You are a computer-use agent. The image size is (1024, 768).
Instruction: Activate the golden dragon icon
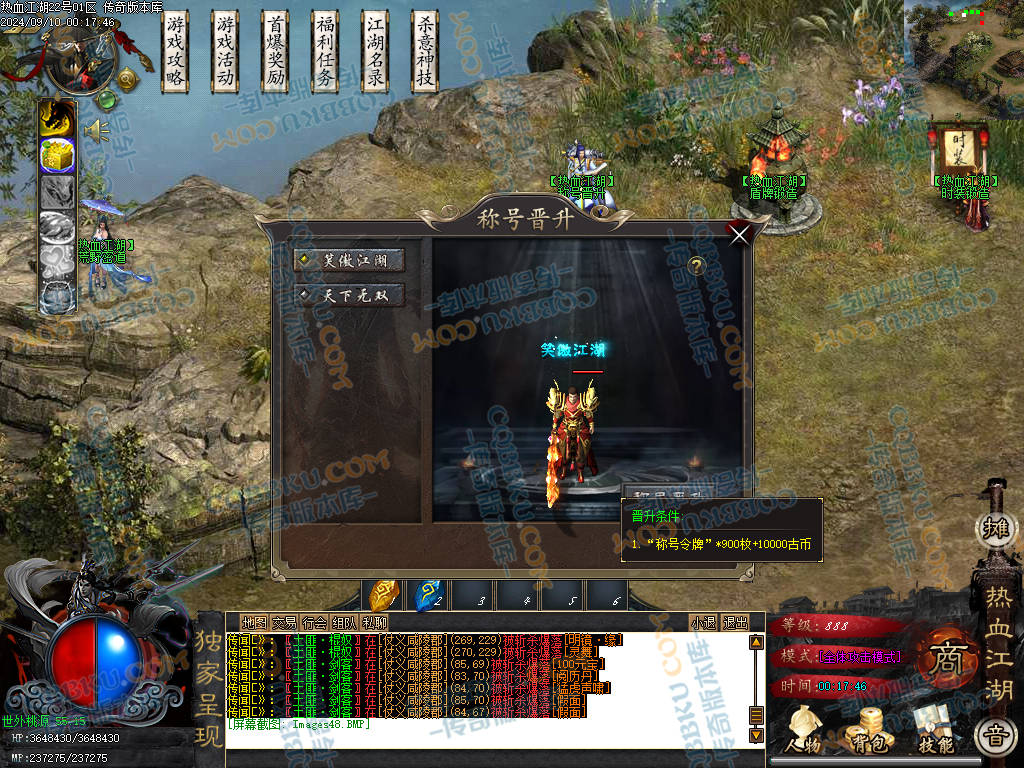tap(57, 118)
